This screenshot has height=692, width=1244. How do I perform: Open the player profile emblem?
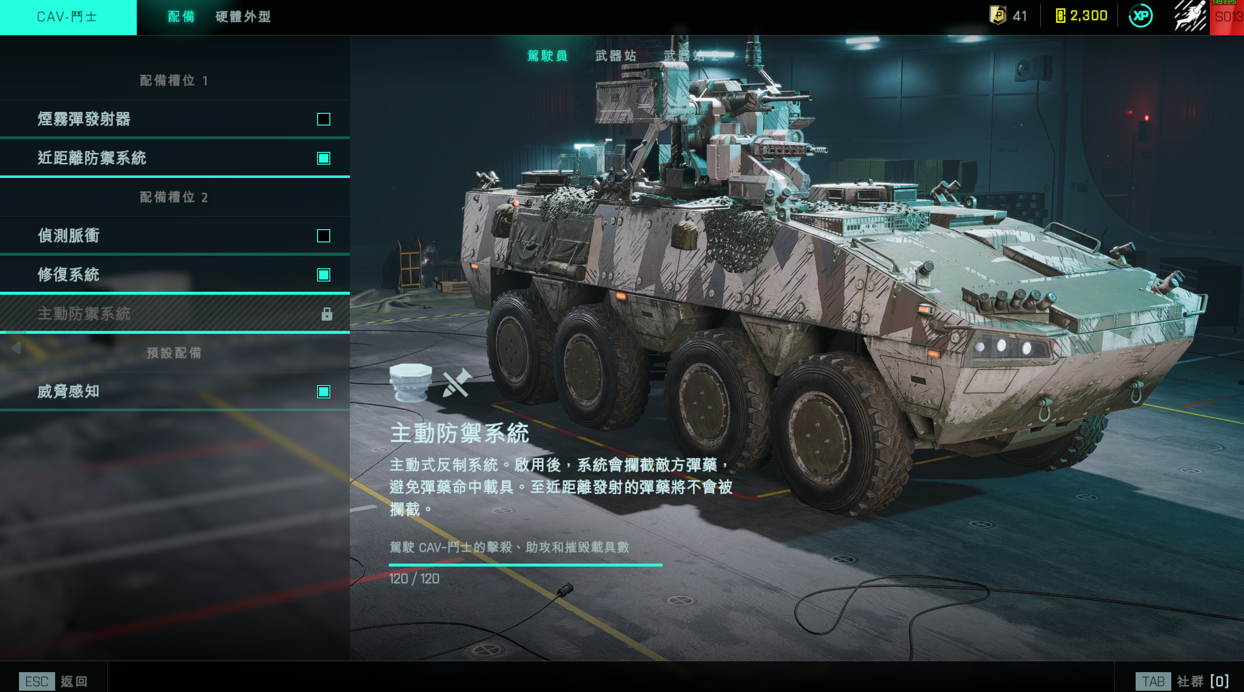(x=1190, y=16)
